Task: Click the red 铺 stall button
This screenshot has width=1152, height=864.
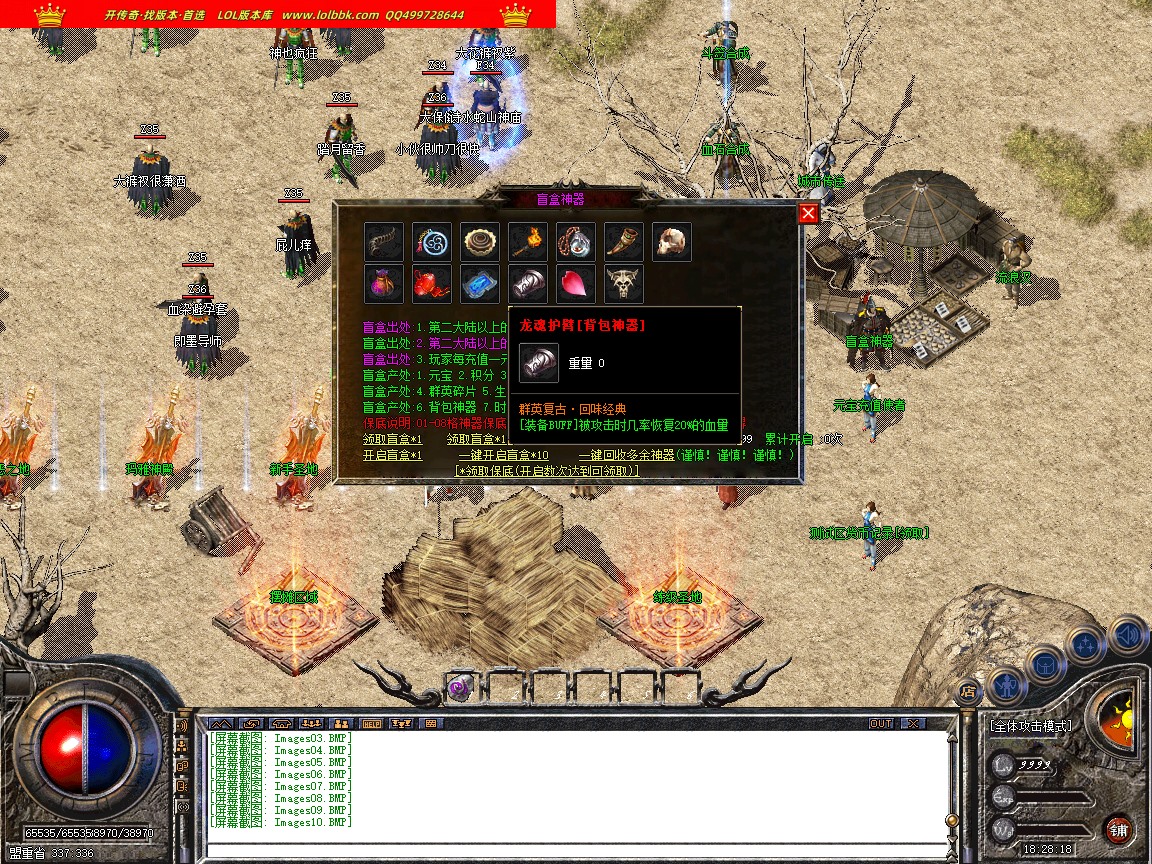Action: coord(1118,829)
